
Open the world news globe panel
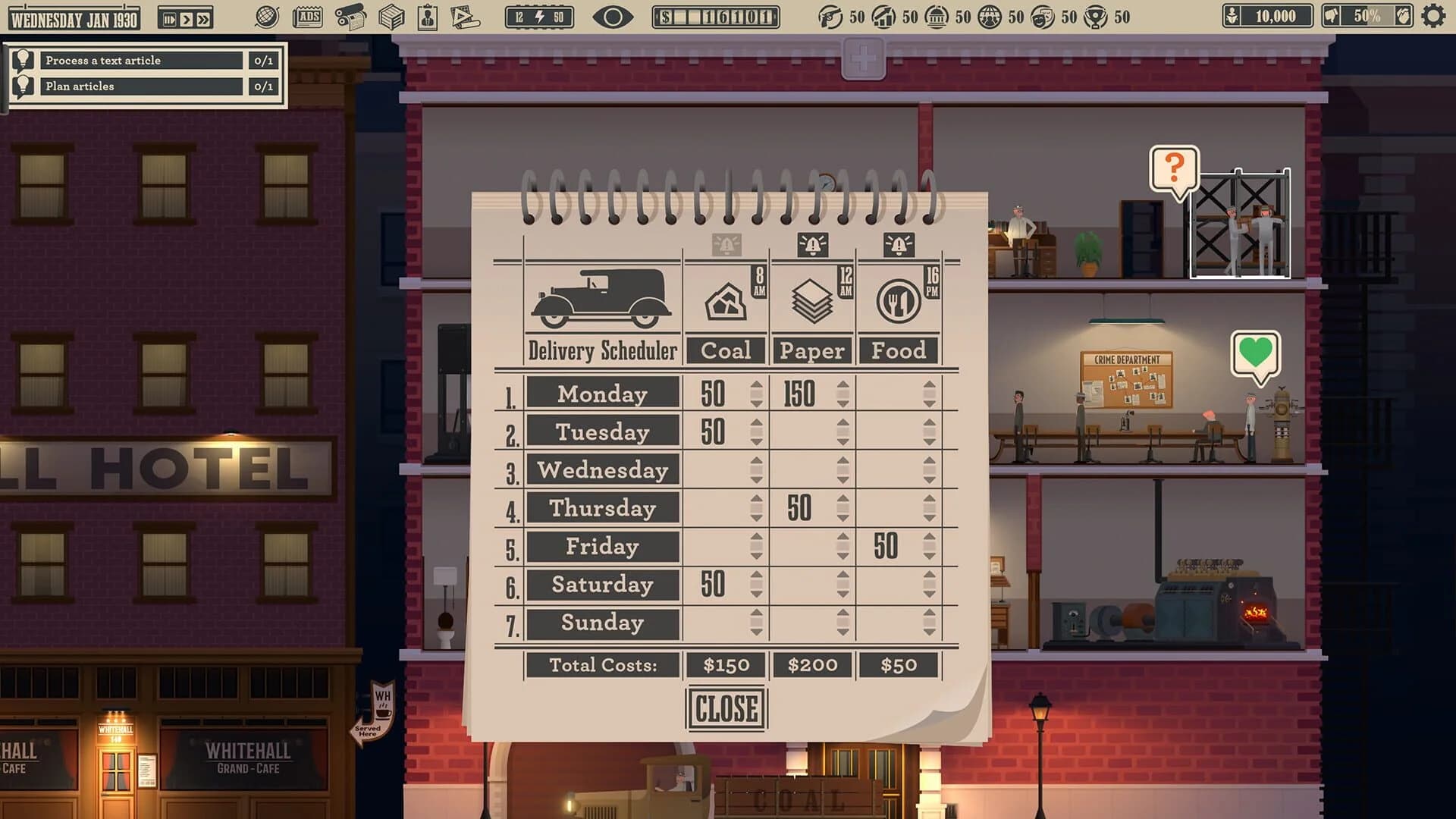click(x=268, y=17)
